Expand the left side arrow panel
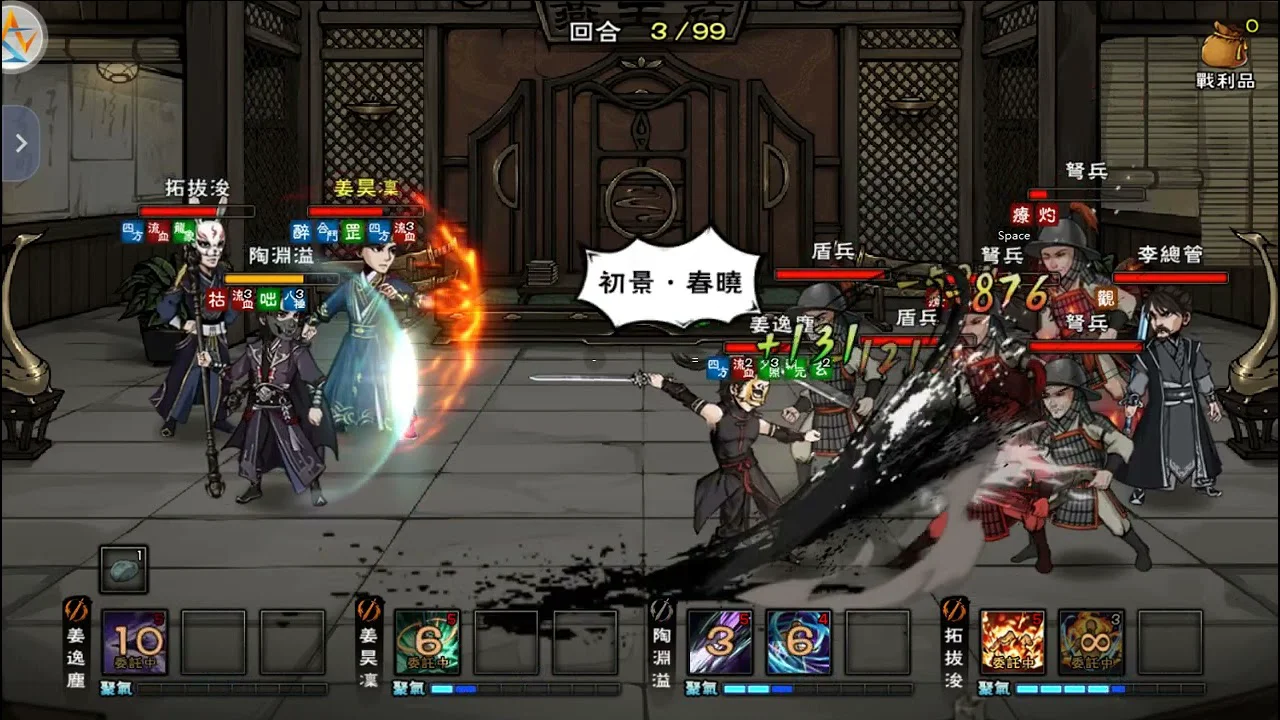This screenshot has height=720, width=1280. (x=20, y=144)
